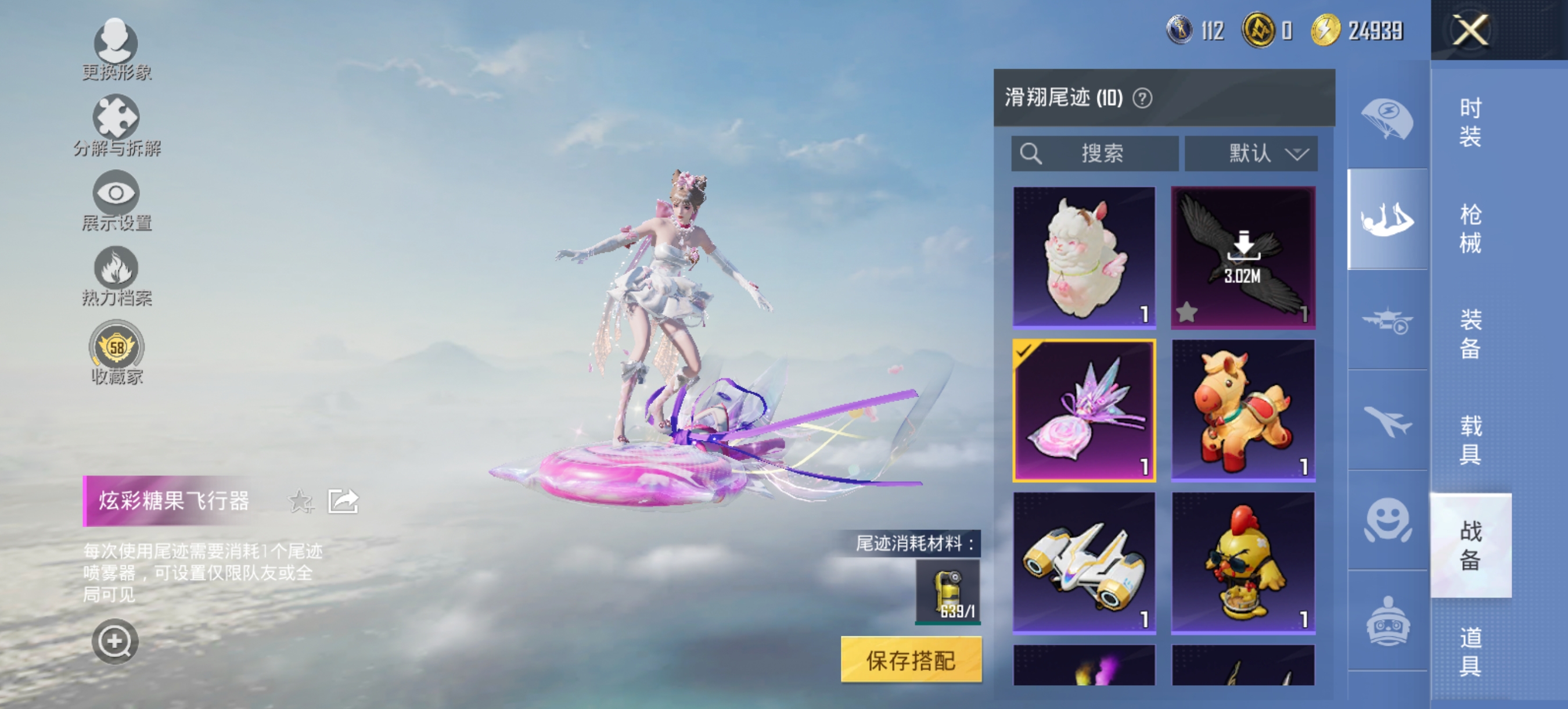The width and height of the screenshot is (1568, 709).
Task: Switch to the 时装 tab
Action: 1470,122
